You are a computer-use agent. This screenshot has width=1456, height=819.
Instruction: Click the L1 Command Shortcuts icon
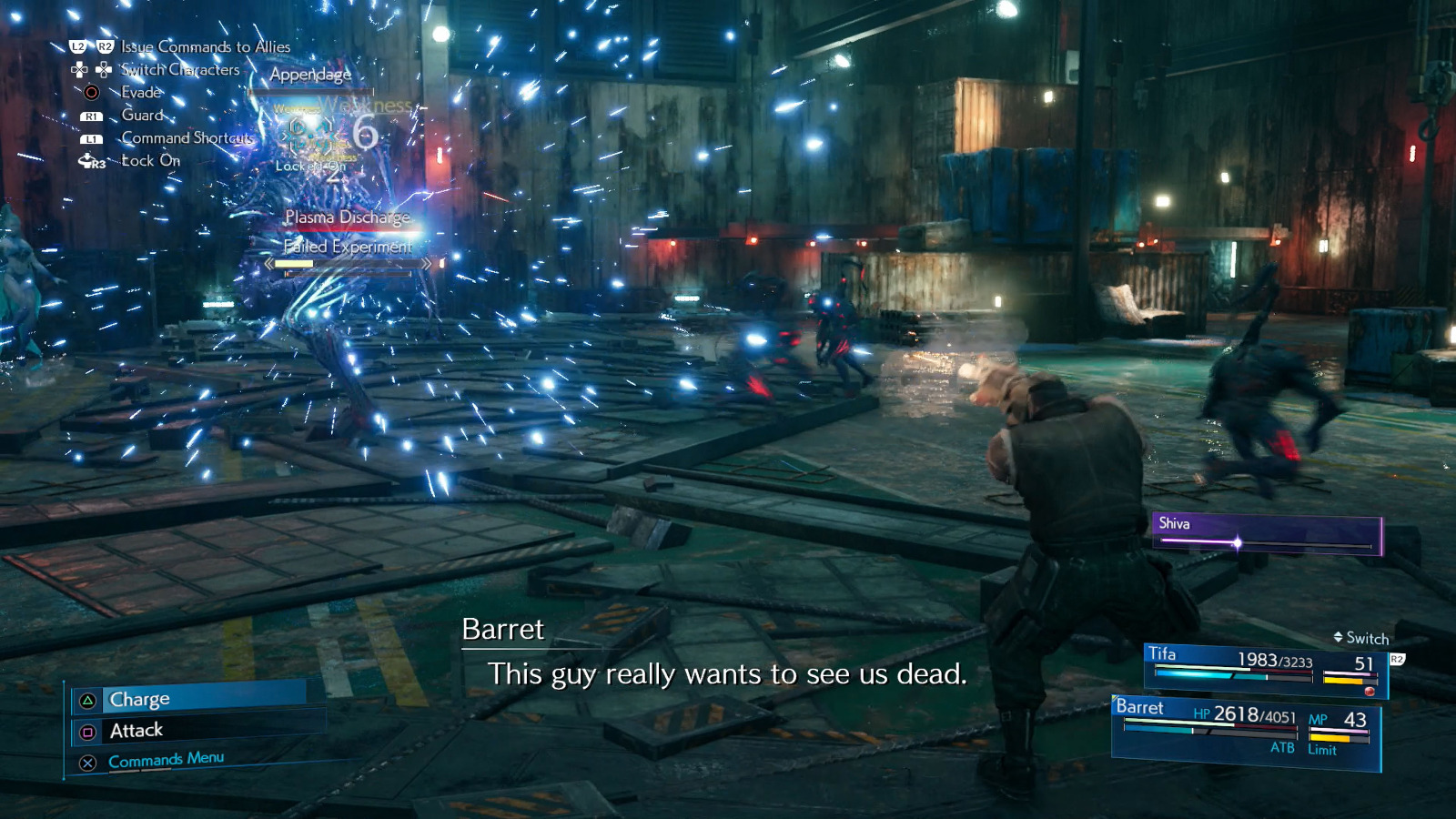91,139
